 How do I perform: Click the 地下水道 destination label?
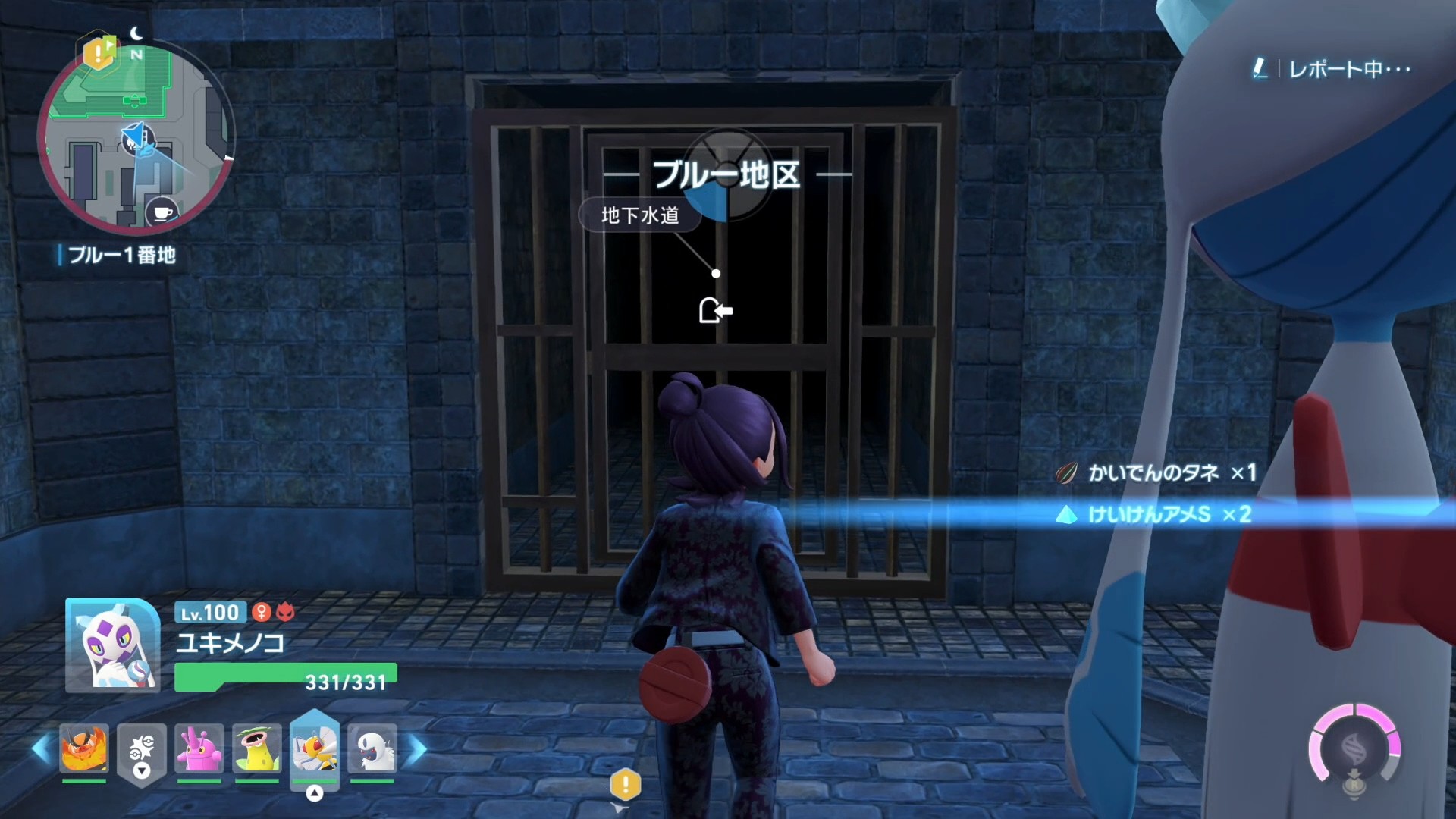click(639, 216)
